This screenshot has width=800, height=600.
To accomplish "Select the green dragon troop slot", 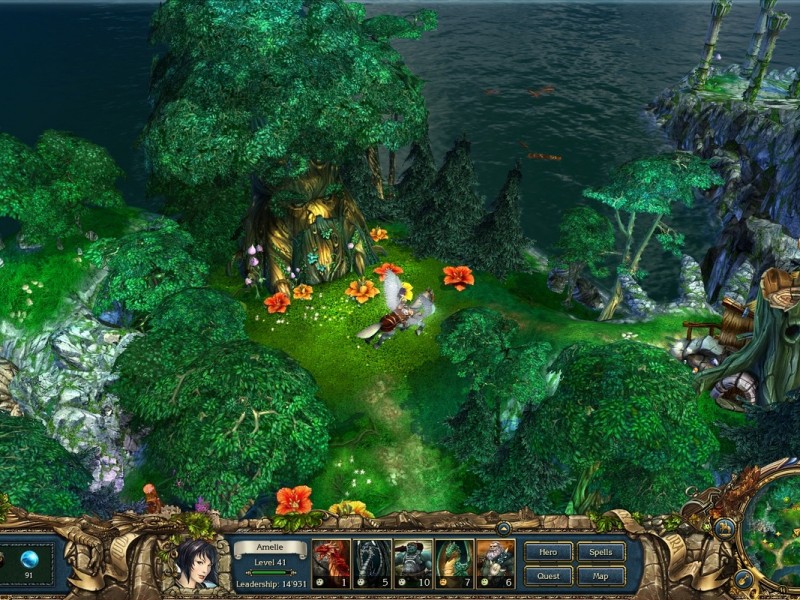I will point(454,563).
